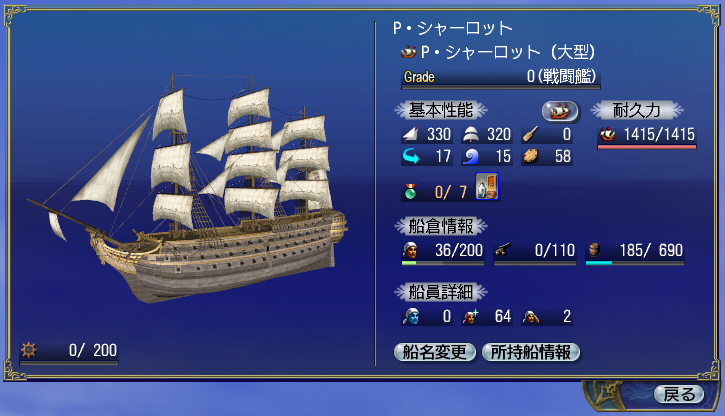Select the bottle and door ship skill icon
This screenshot has height=416, width=725.
tap(486, 187)
